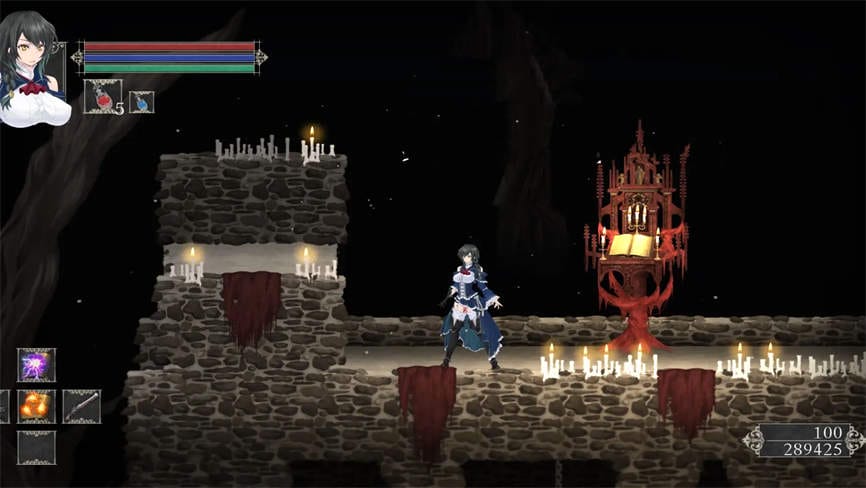Use the small blue mana potion
The width and height of the screenshot is (866, 488).
click(142, 101)
